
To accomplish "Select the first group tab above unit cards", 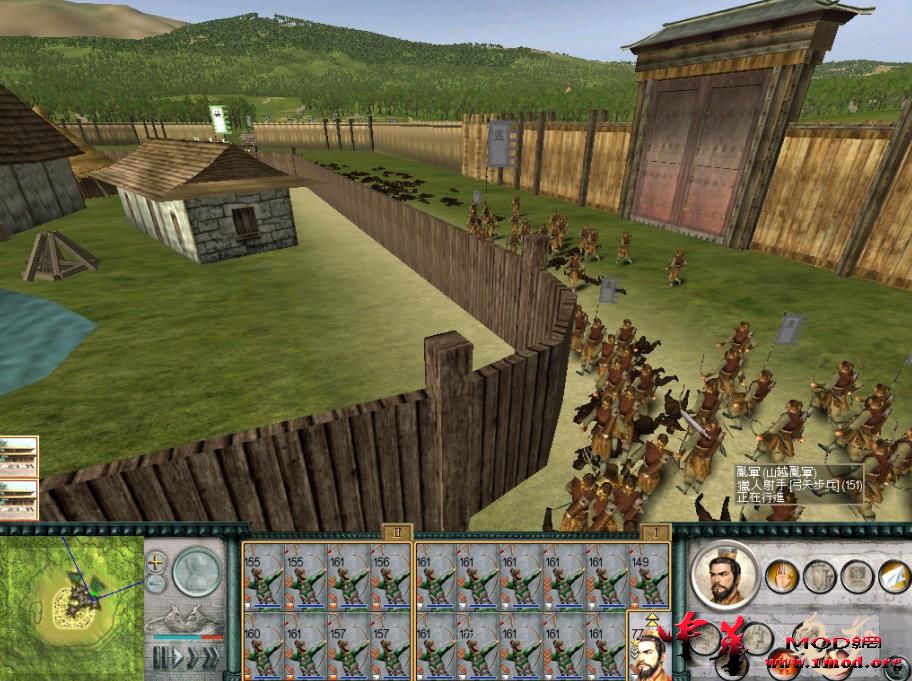I will (397, 533).
